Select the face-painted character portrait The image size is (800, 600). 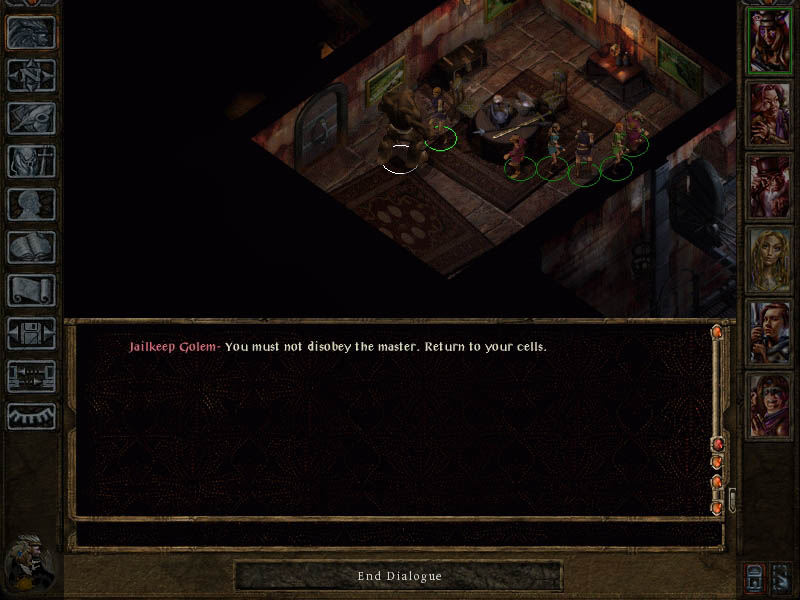(770, 405)
